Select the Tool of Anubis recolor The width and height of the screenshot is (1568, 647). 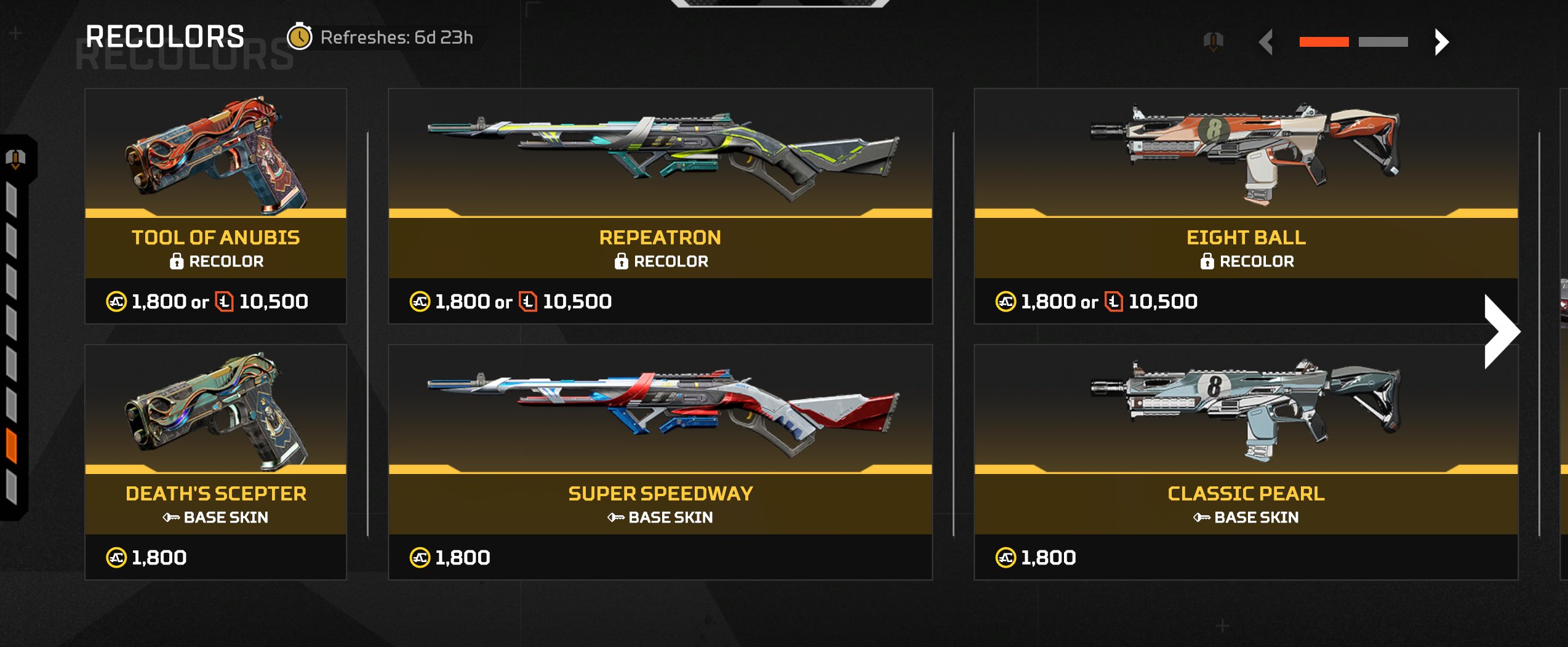click(x=215, y=206)
